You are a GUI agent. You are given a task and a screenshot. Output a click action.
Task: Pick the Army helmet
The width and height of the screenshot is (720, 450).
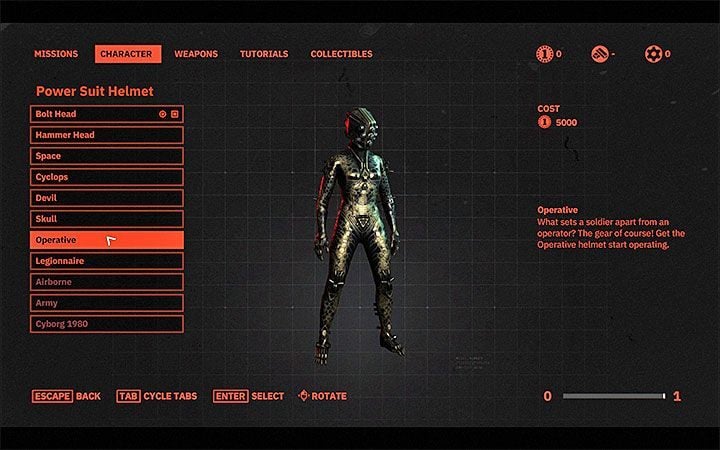click(106, 303)
